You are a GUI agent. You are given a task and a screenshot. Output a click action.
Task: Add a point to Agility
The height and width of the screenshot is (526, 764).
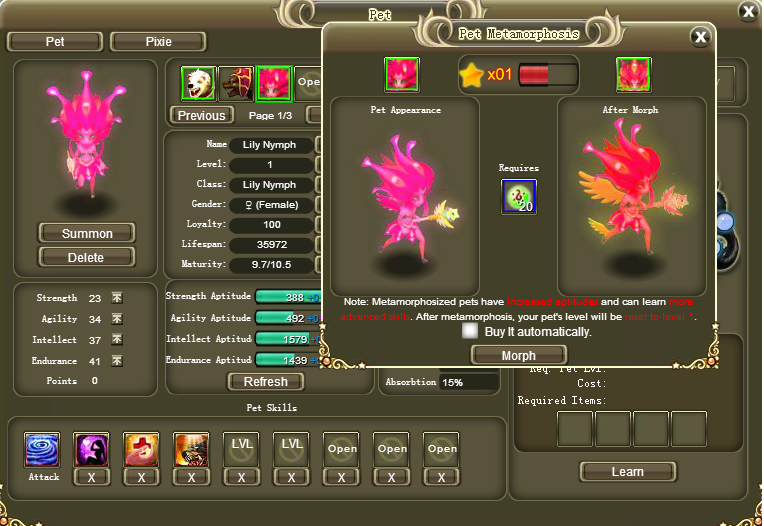coord(117,319)
